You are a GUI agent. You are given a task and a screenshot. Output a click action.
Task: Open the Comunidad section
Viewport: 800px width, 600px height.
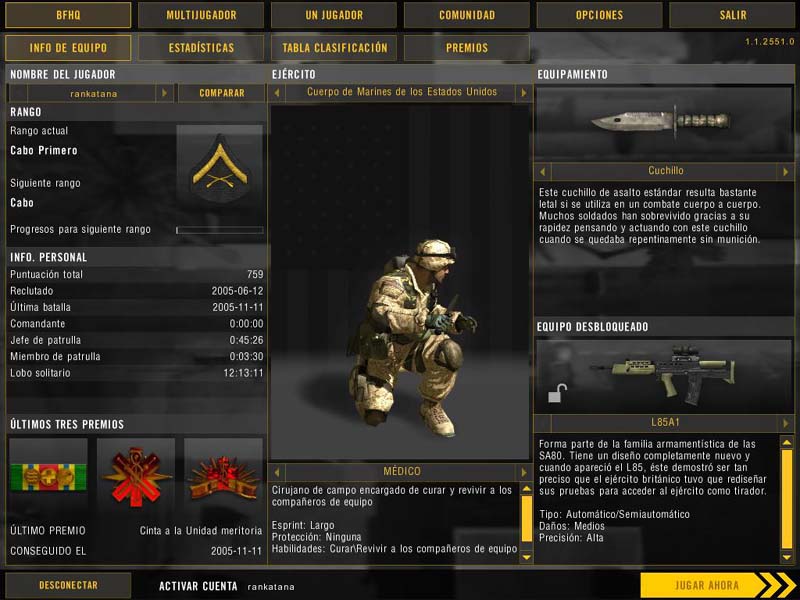pos(467,15)
